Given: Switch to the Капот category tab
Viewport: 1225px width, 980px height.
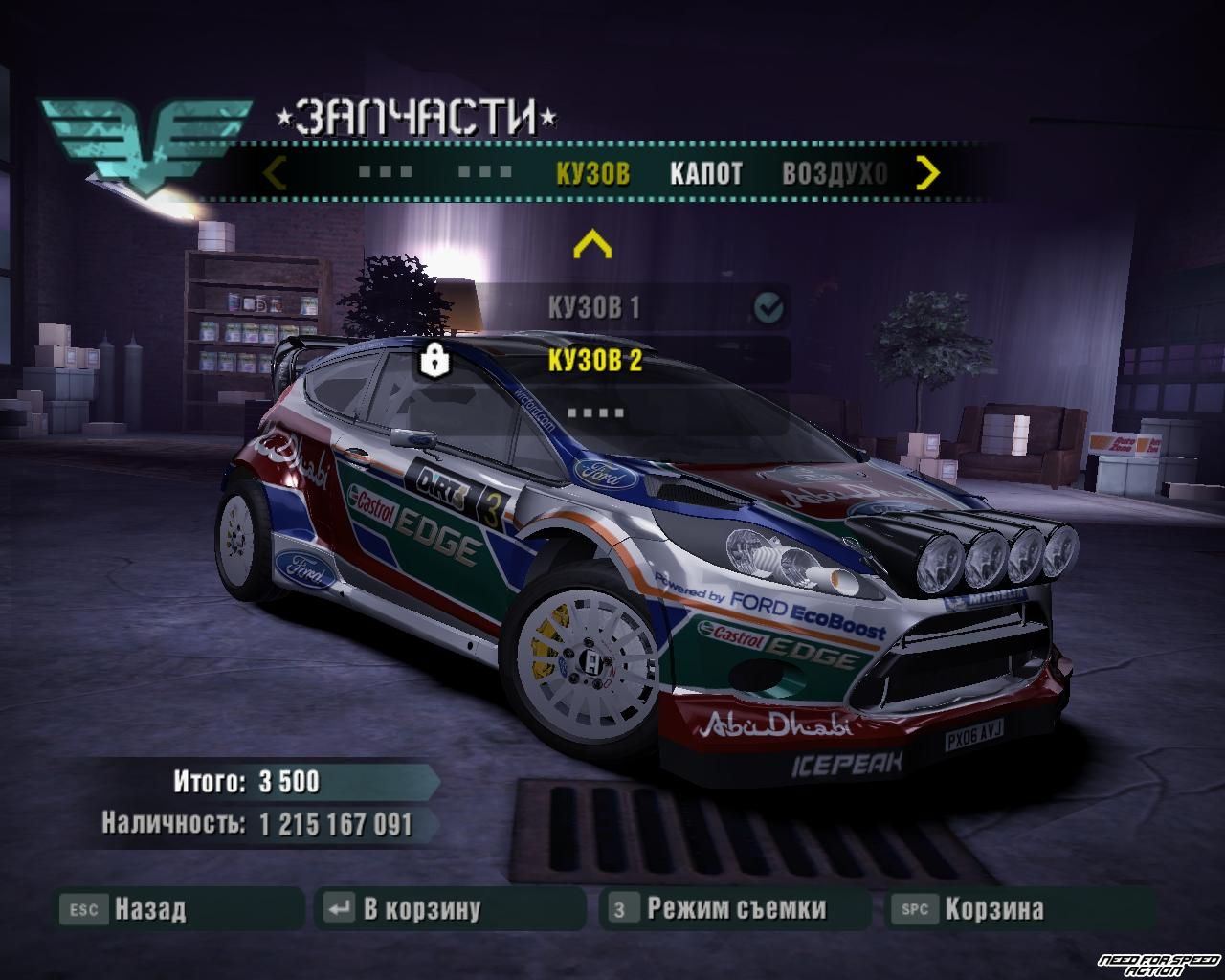Looking at the screenshot, I should 705,173.
